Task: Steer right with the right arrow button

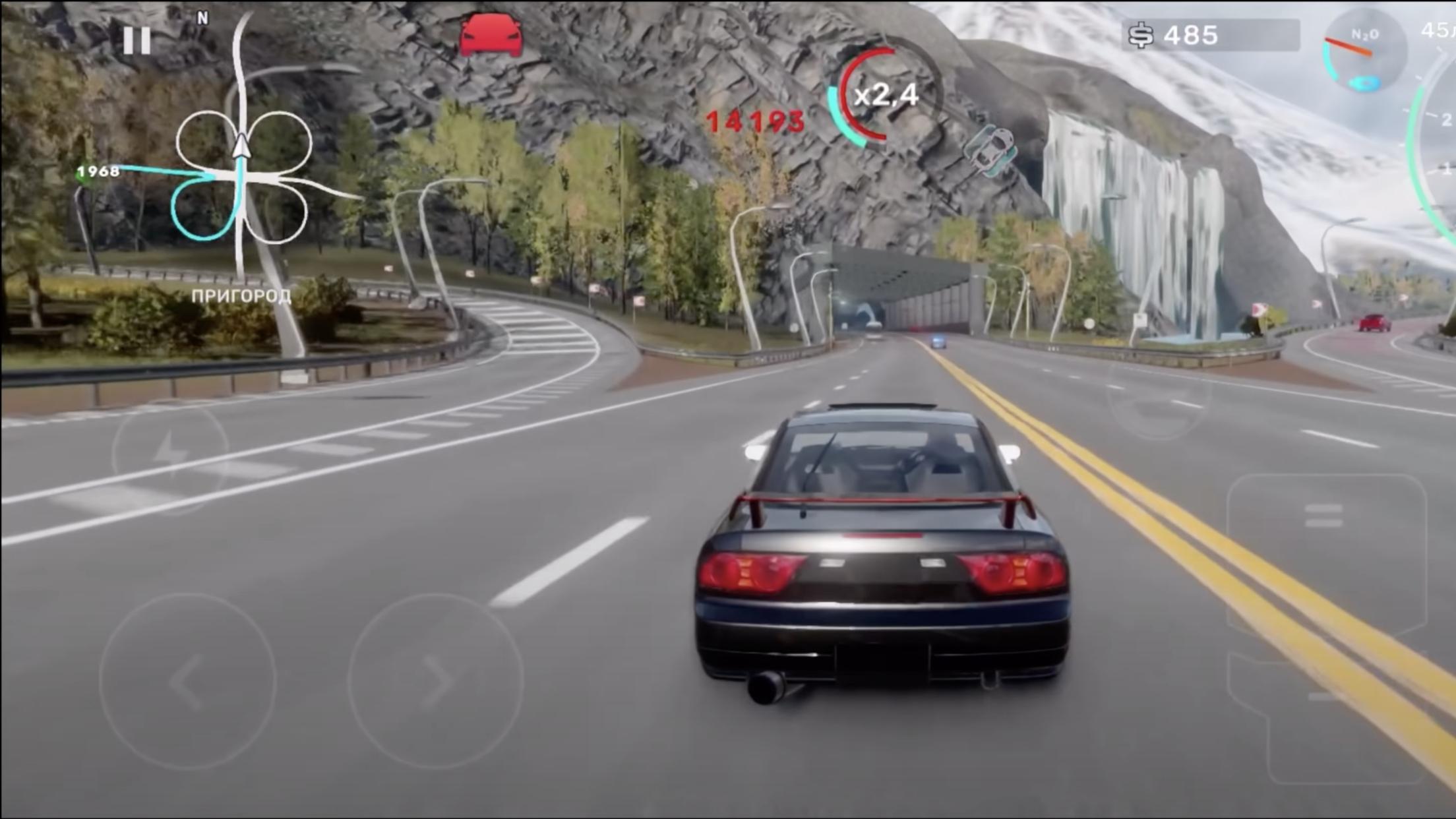Action: click(436, 681)
